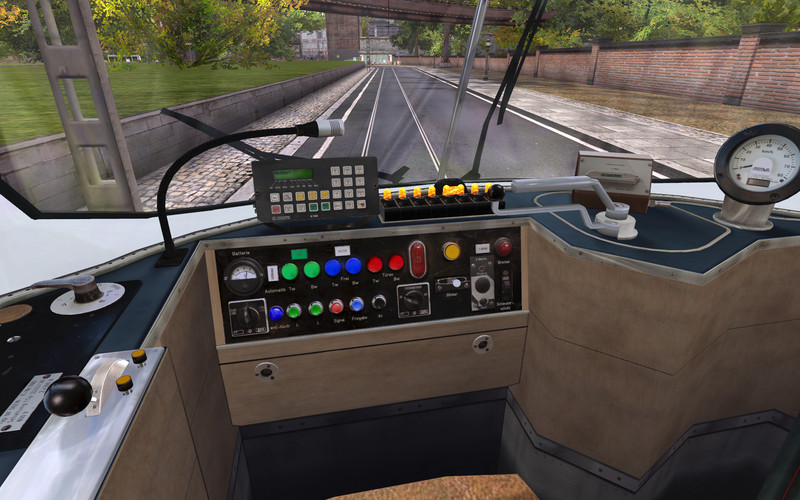Click the red Signal button
Screen dimensions: 800x500
(336, 306)
